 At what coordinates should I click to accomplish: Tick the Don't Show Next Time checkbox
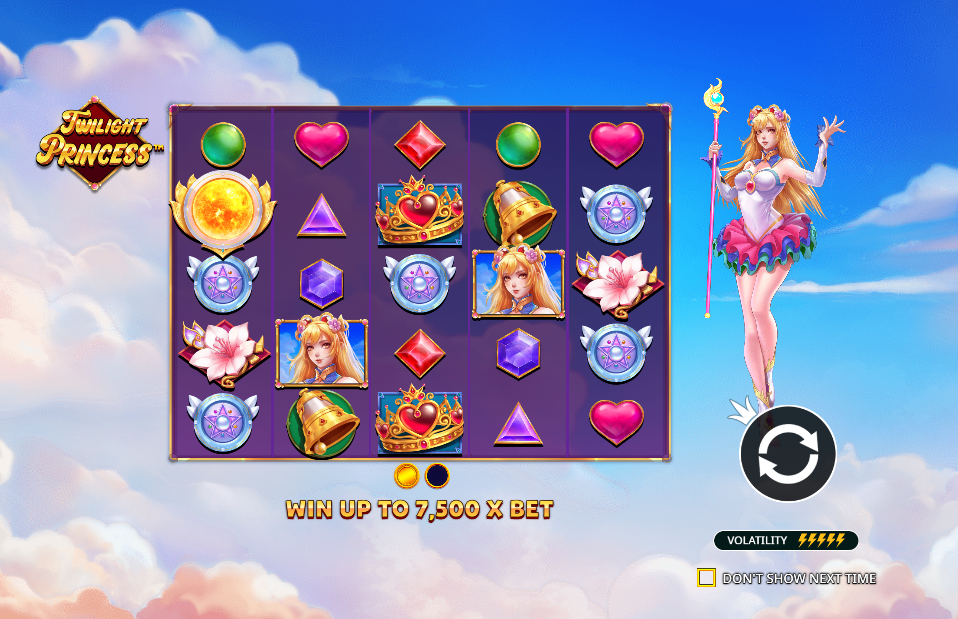tap(707, 577)
